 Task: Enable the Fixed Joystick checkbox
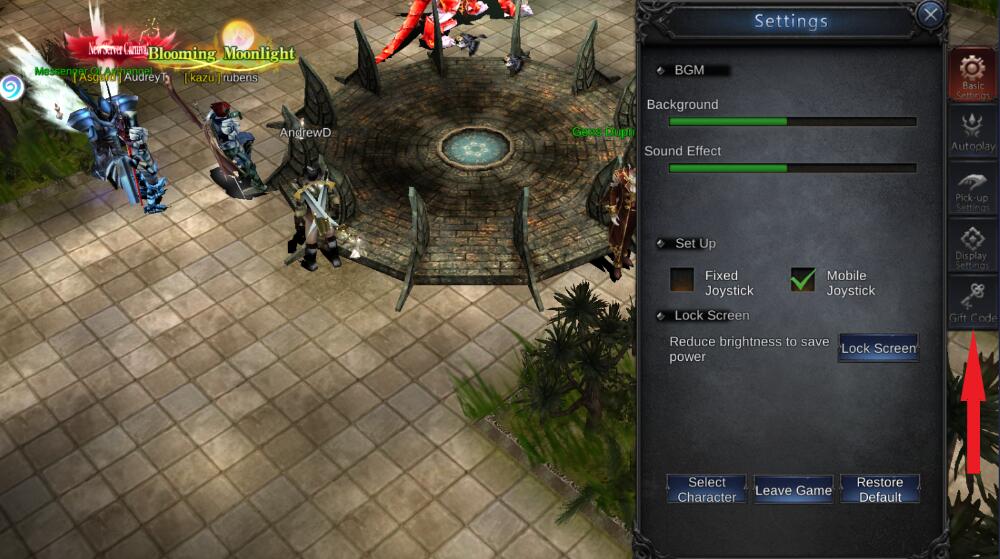[x=682, y=280]
